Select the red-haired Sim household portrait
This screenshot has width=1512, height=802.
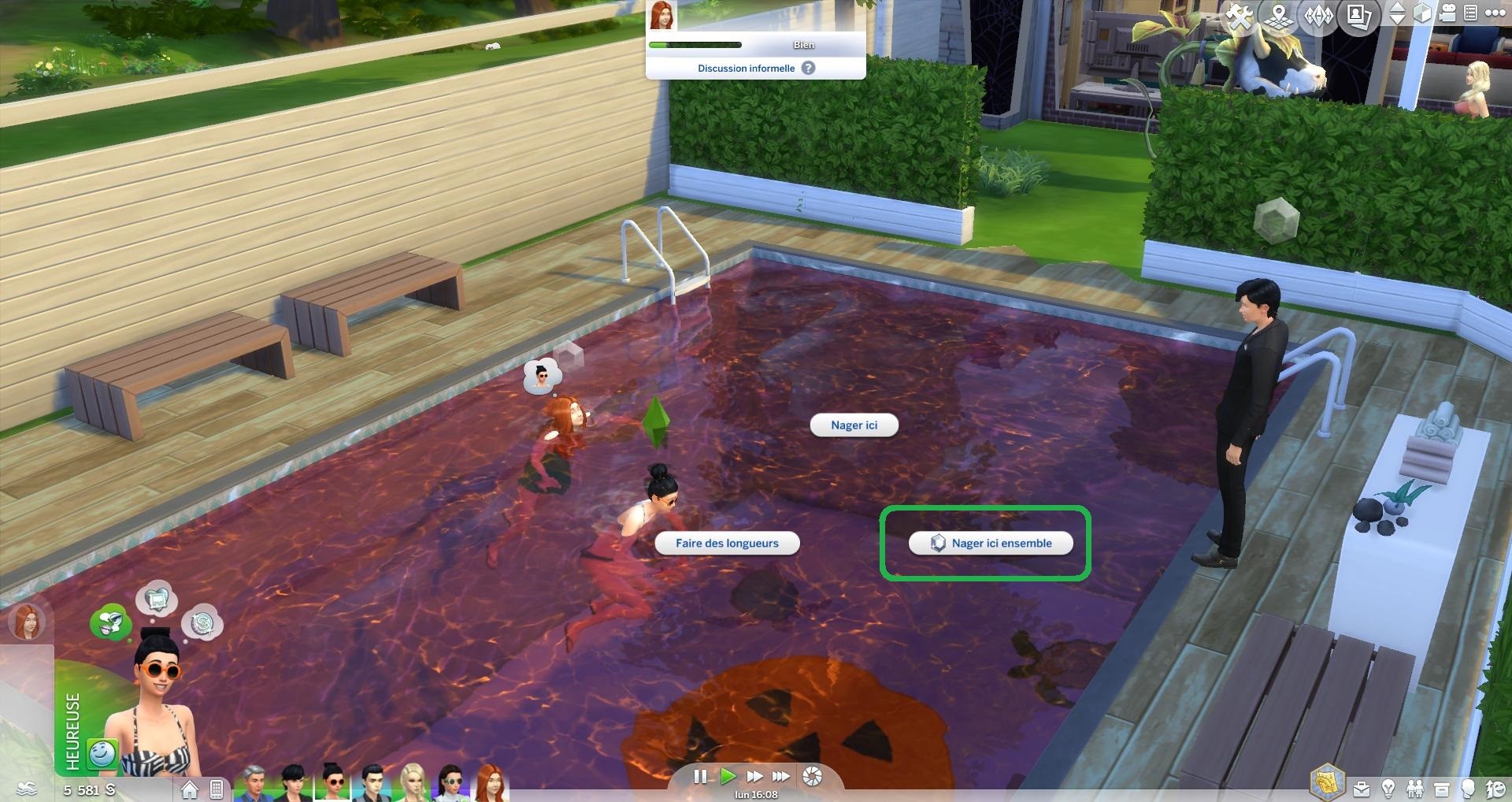[489, 782]
